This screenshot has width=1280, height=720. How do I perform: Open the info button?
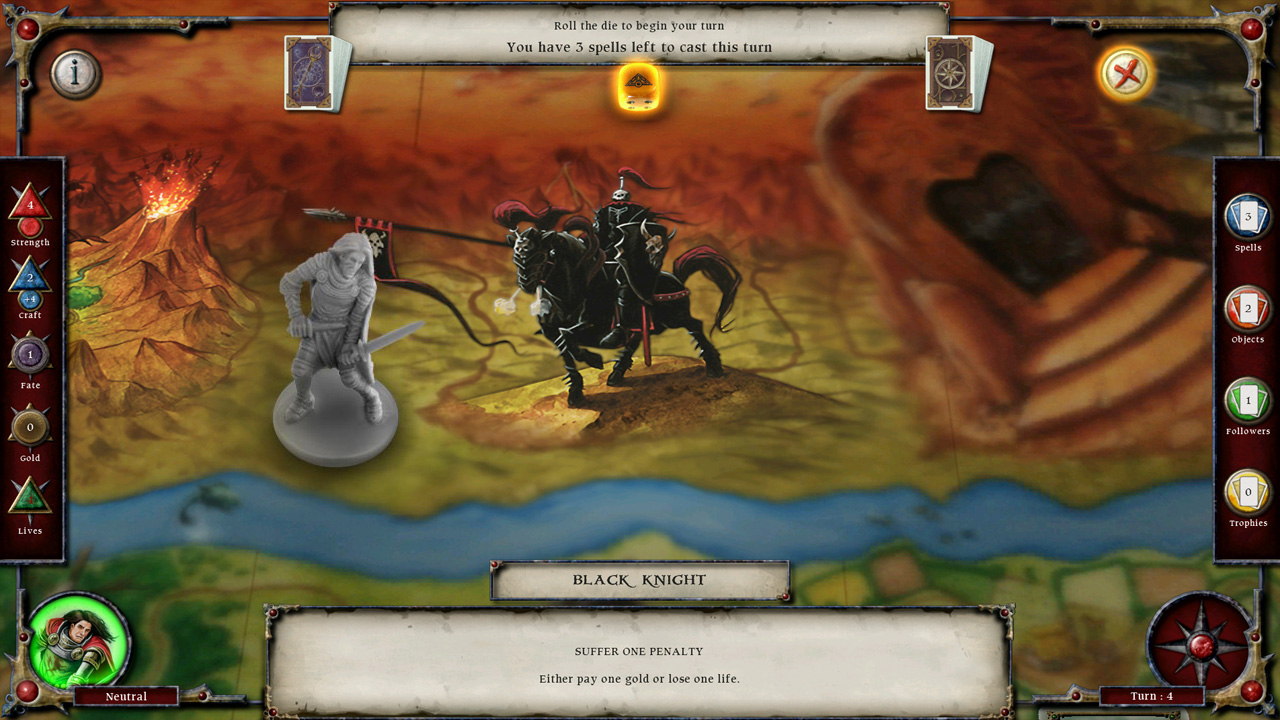(75, 73)
